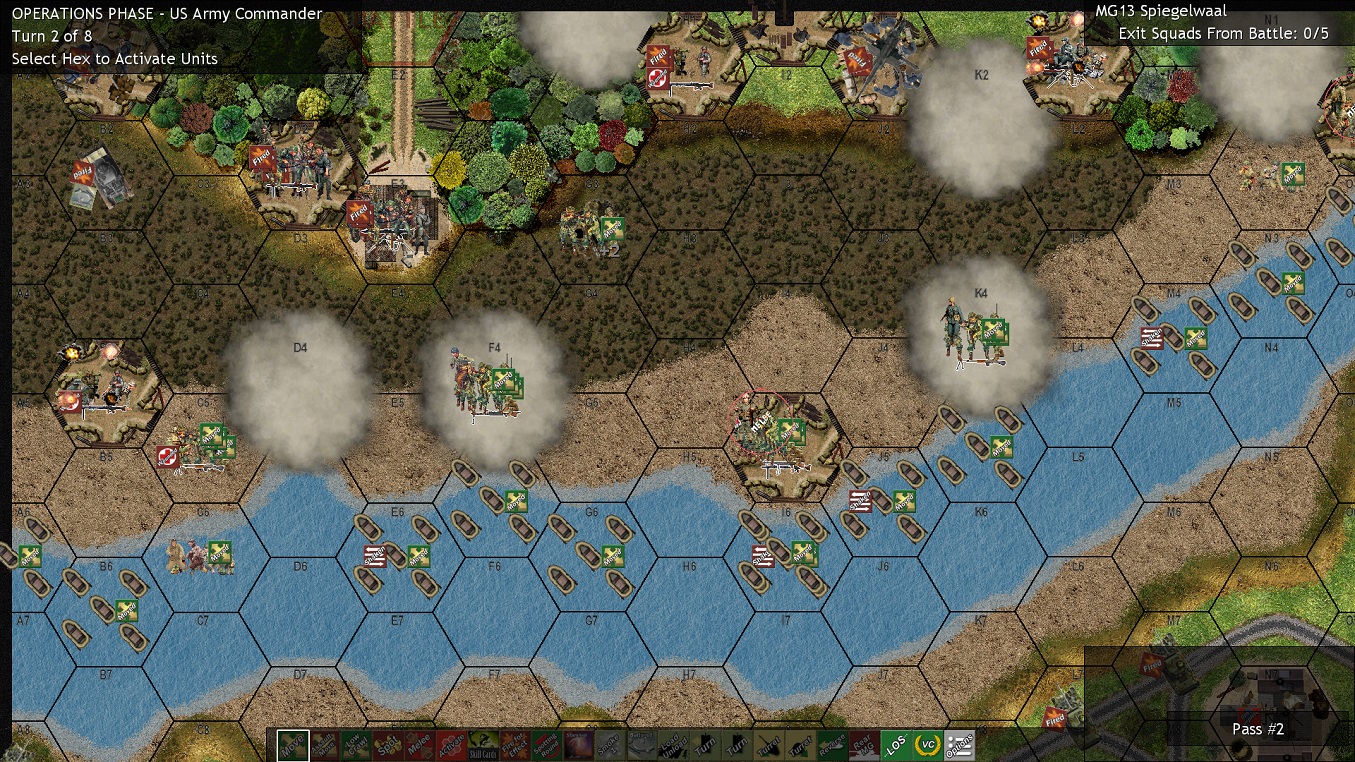Click the Spot action button

click(386, 745)
